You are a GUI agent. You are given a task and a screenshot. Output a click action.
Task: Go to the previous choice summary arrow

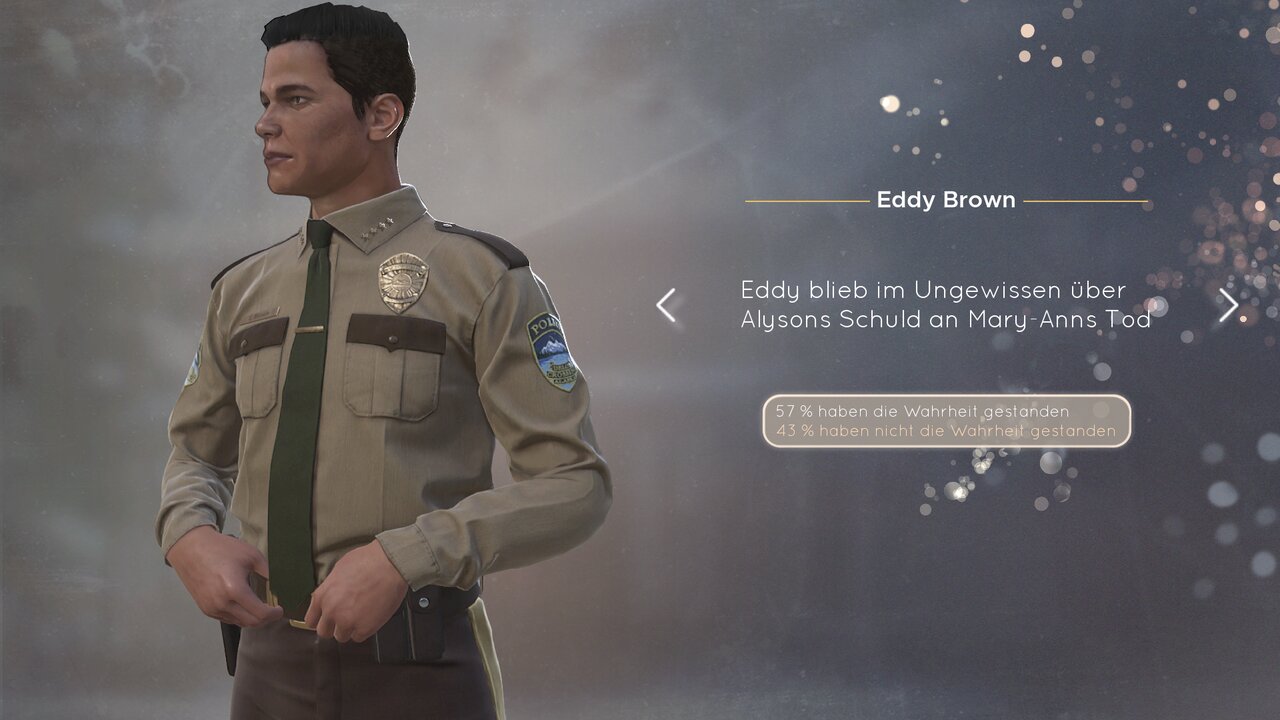(666, 305)
